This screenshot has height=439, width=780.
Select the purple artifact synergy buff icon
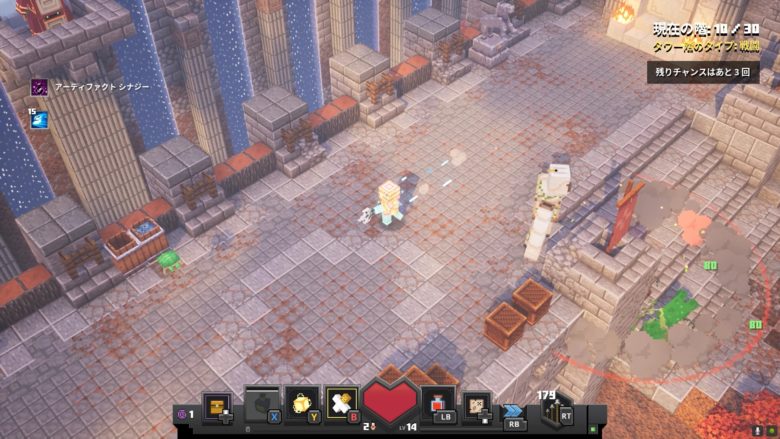click(39, 87)
